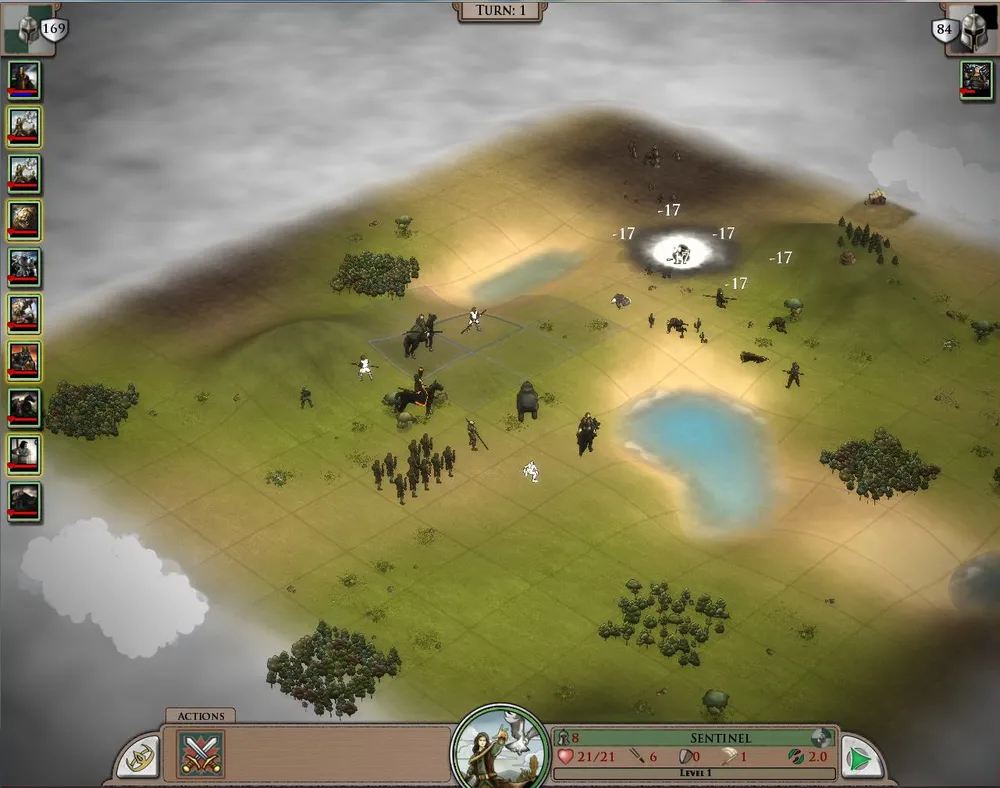This screenshot has height=788, width=1000.
Task: Click the player army helmet emblem
Action: coord(27,27)
